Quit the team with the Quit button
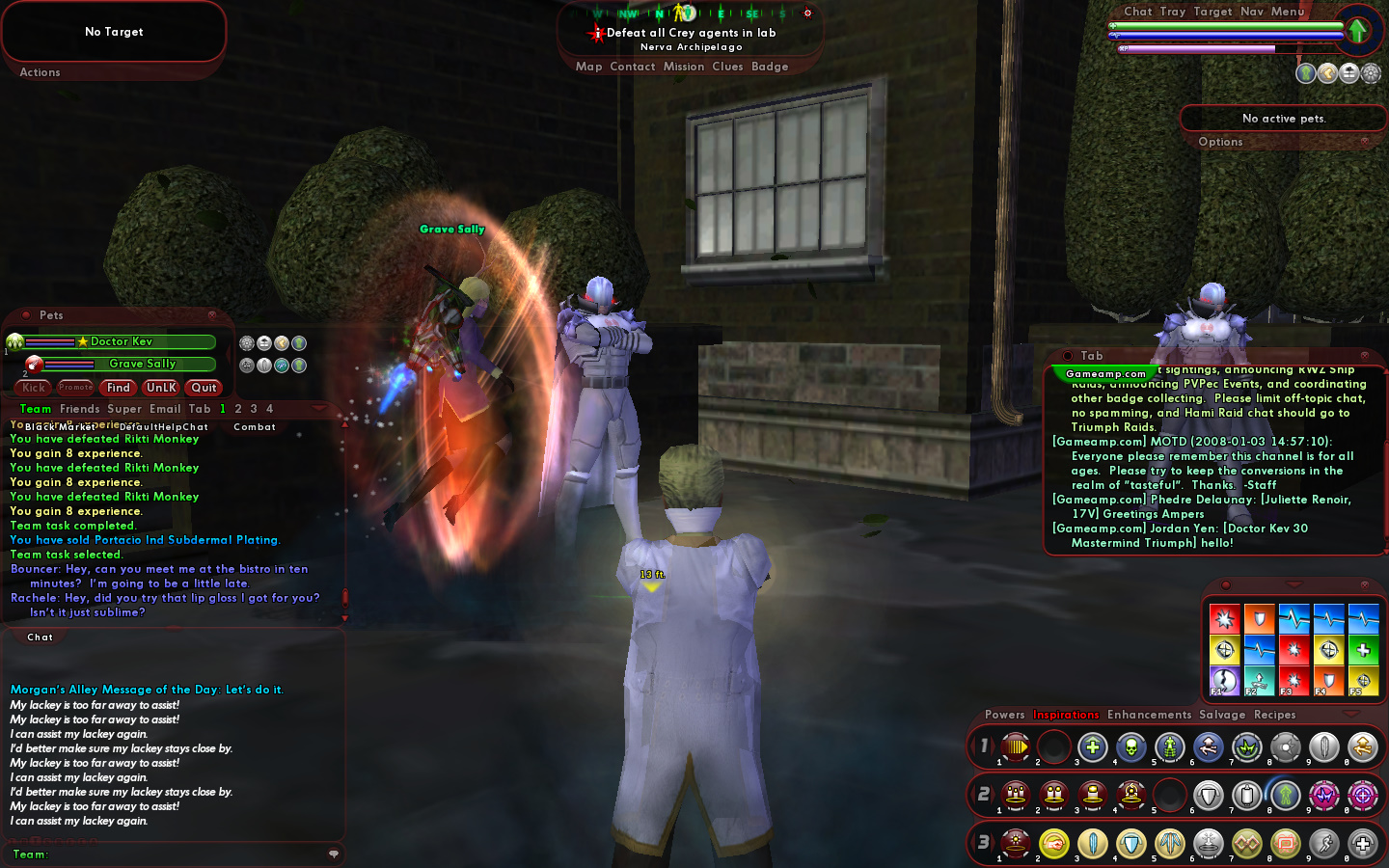 (x=204, y=388)
